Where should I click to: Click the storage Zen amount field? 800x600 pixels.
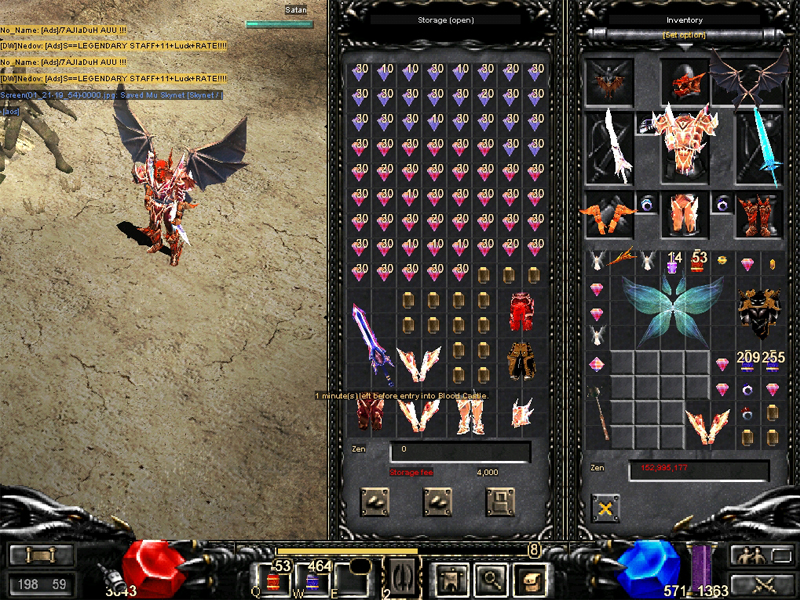pos(460,452)
